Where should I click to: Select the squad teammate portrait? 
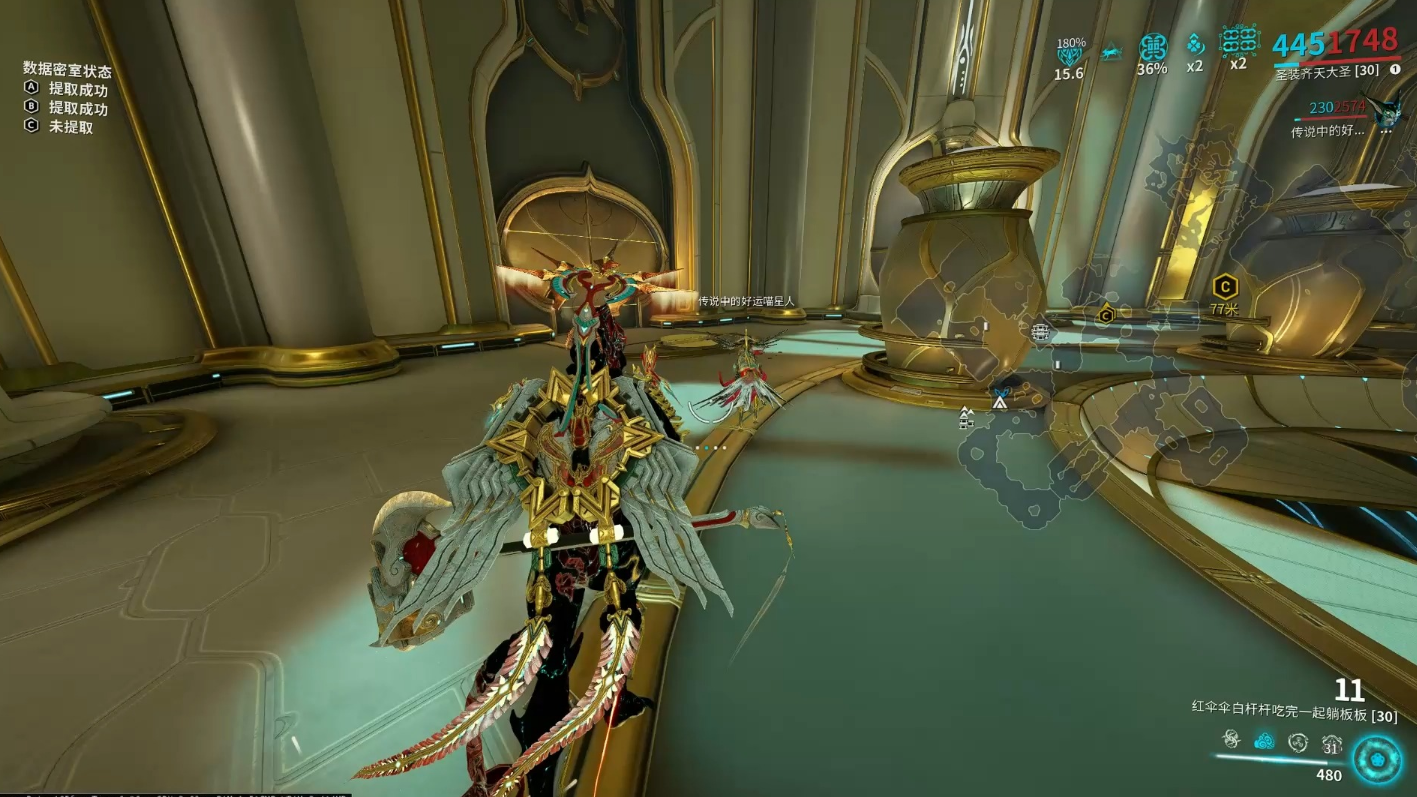(1386, 112)
